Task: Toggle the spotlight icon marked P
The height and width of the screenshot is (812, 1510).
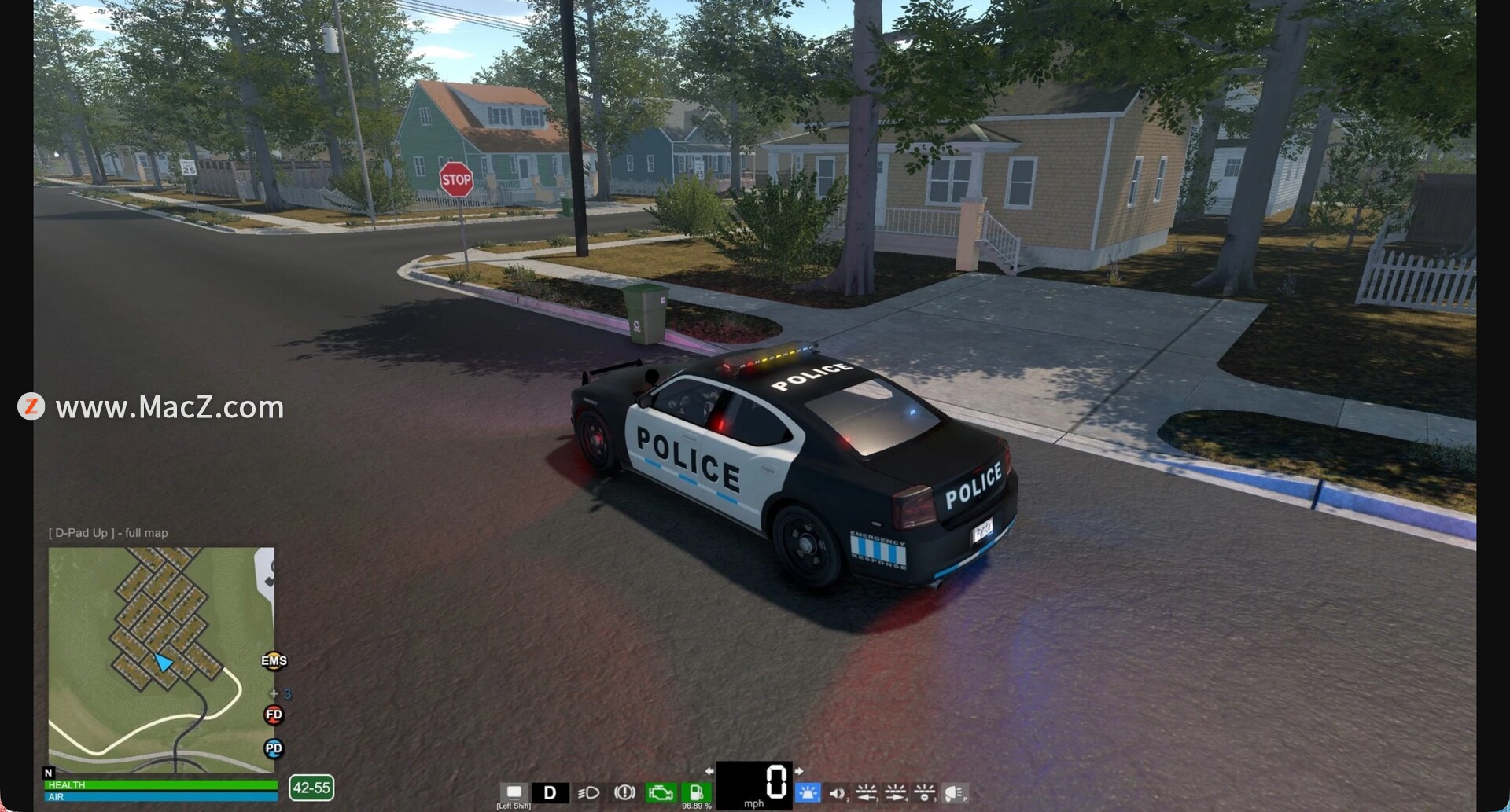Action: pos(955,793)
